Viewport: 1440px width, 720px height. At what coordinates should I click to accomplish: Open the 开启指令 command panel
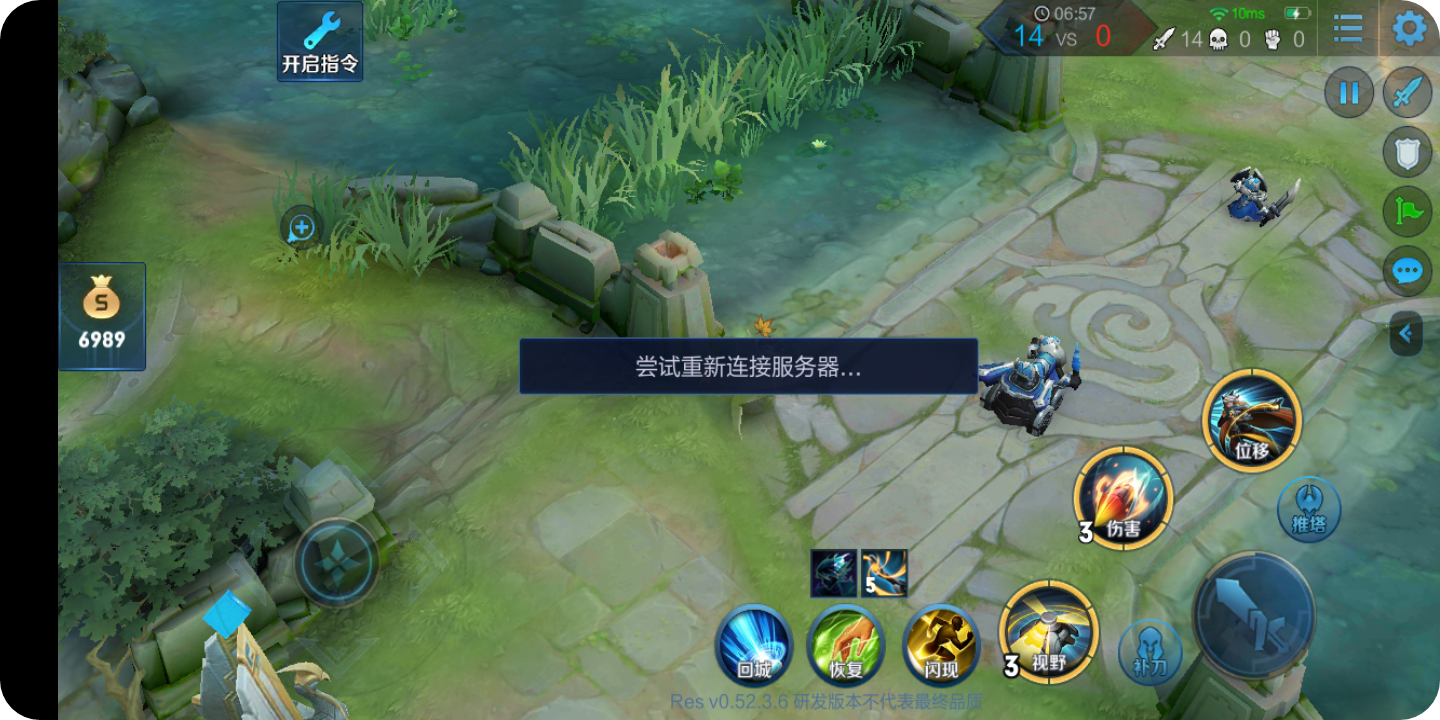tap(319, 40)
